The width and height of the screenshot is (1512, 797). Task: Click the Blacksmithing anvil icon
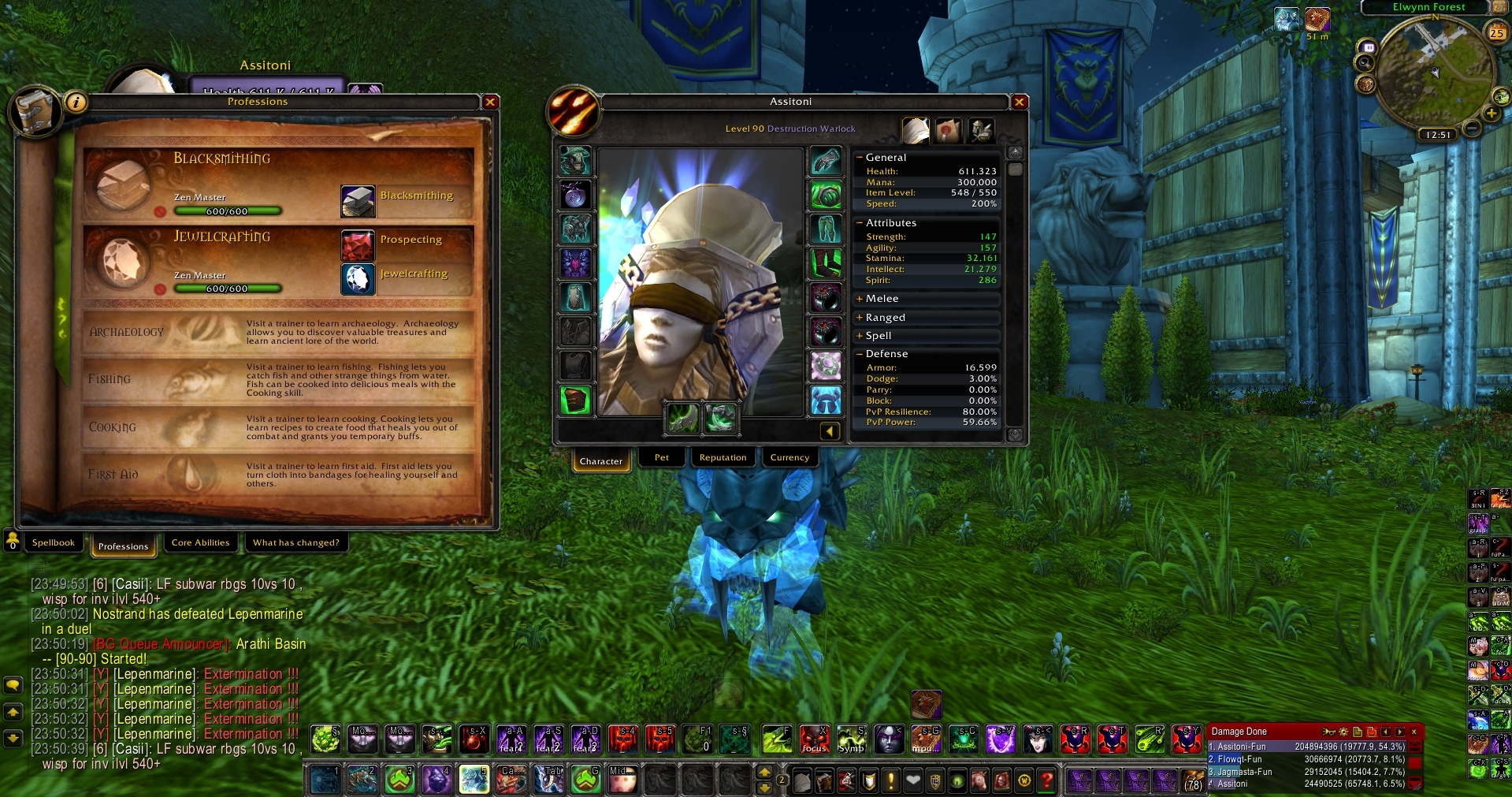[358, 201]
